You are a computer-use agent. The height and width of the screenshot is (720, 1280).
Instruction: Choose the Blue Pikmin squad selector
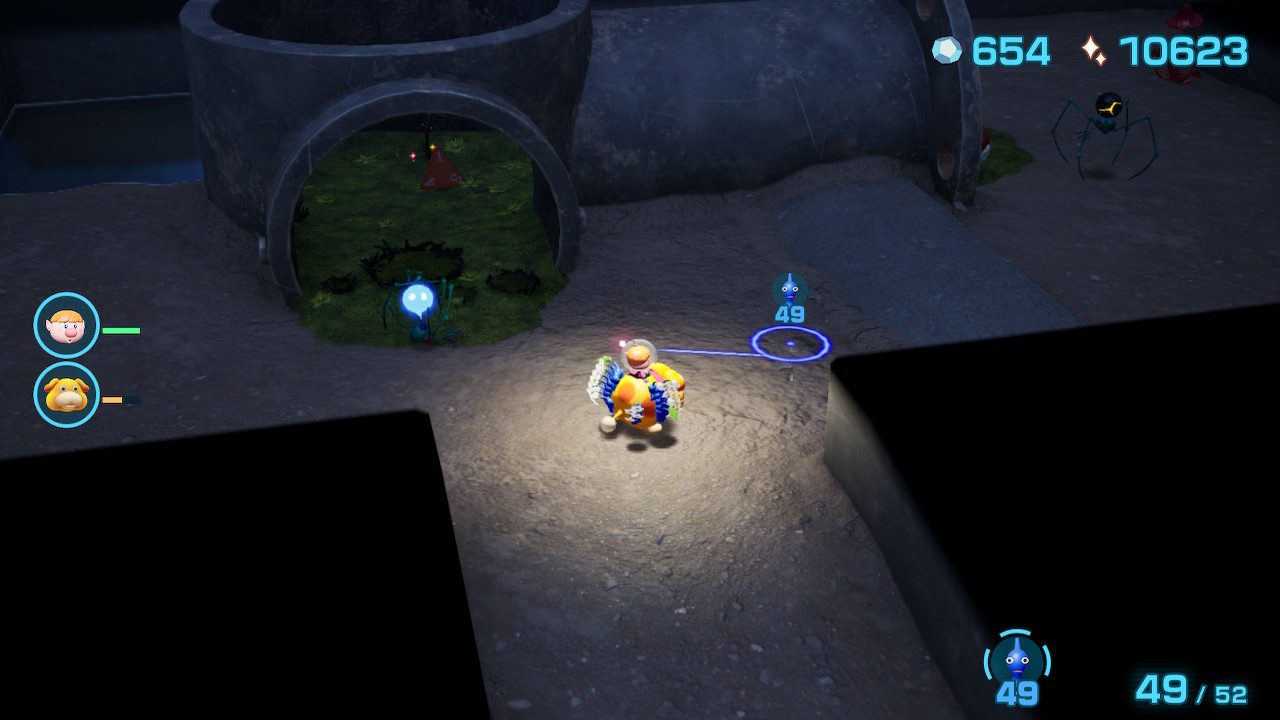[1017, 662]
